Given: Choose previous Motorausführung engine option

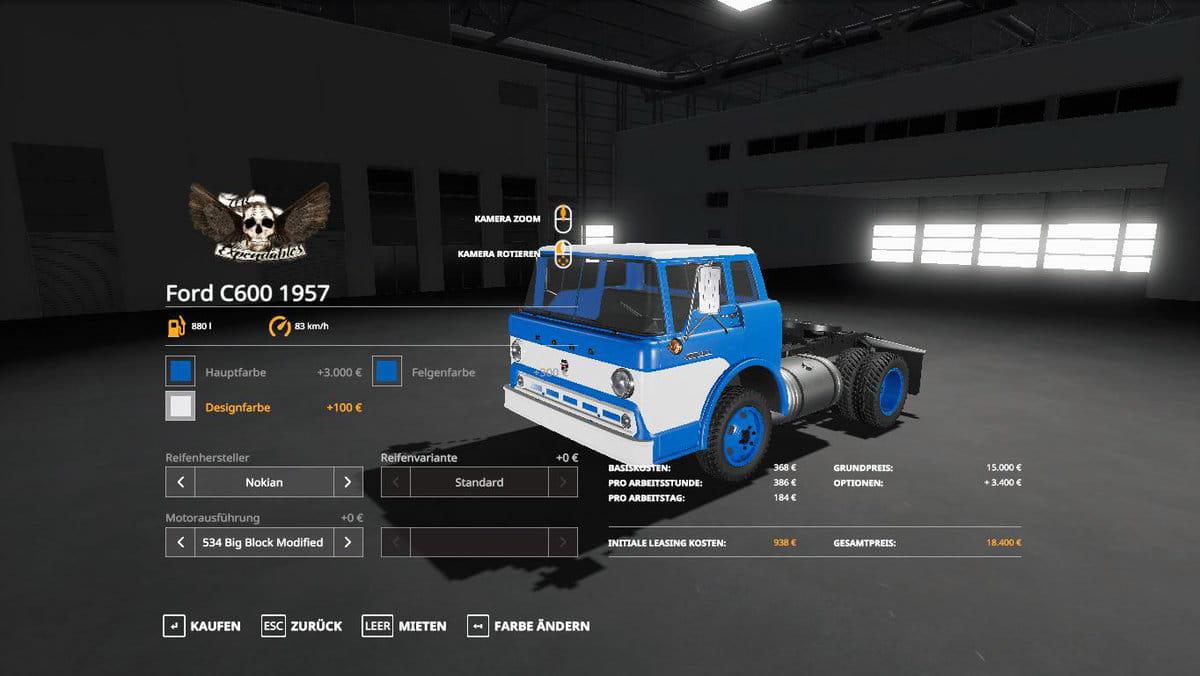Looking at the screenshot, I should click(x=180, y=542).
